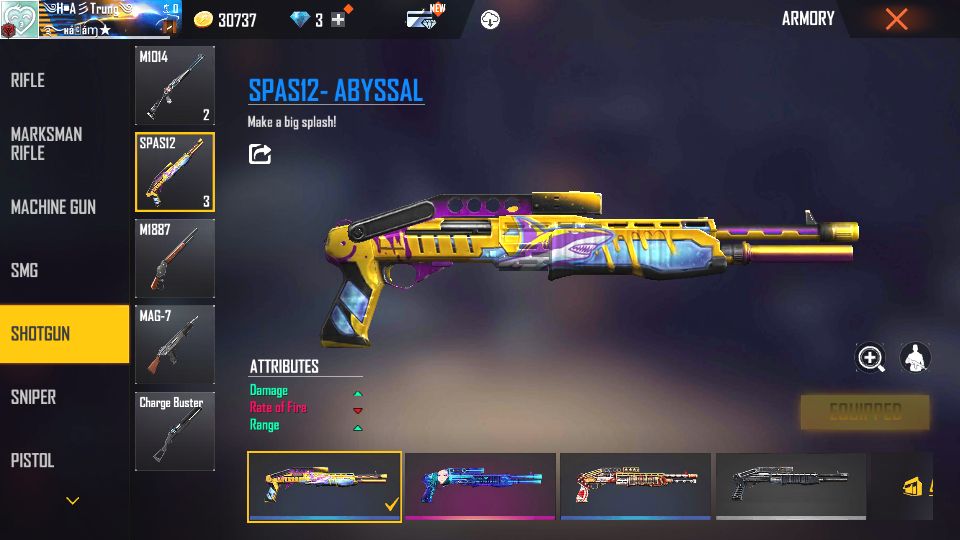Screen dimensions: 960x540
Task: Add diamonds with the plus button
Action: (338, 20)
